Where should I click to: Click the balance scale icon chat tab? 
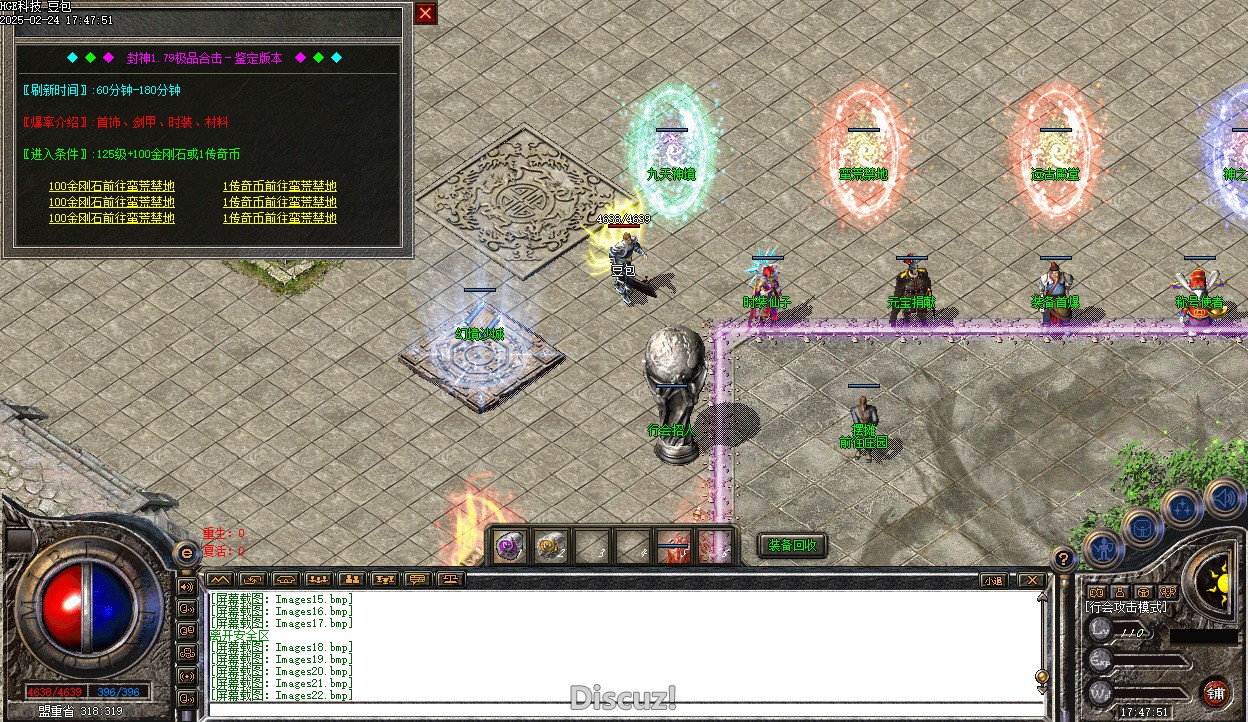click(451, 579)
